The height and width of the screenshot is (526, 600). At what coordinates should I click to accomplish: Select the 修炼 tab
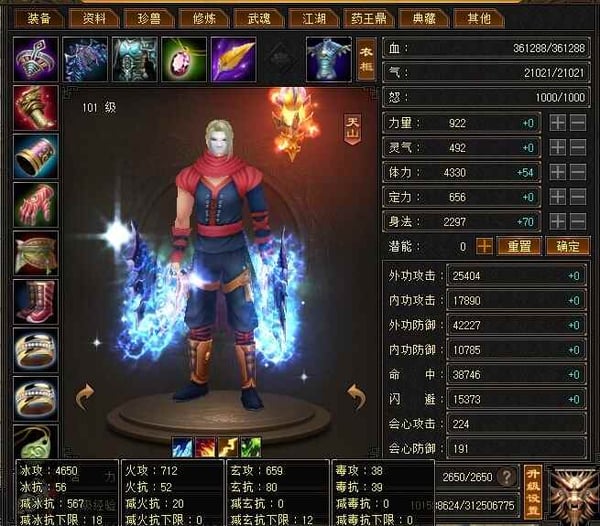[206, 17]
